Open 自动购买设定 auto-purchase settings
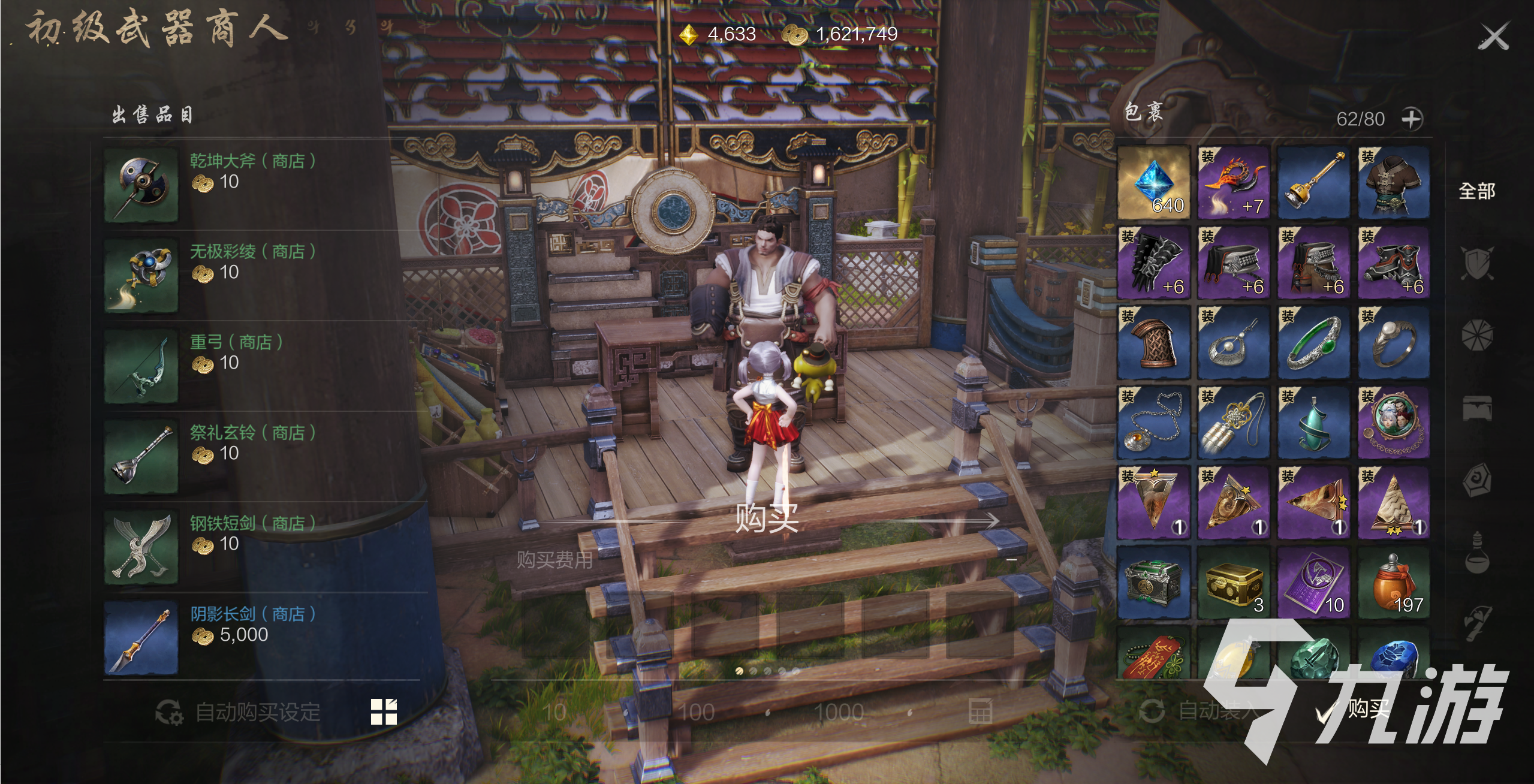This screenshot has height=784, width=1534. tap(239, 712)
